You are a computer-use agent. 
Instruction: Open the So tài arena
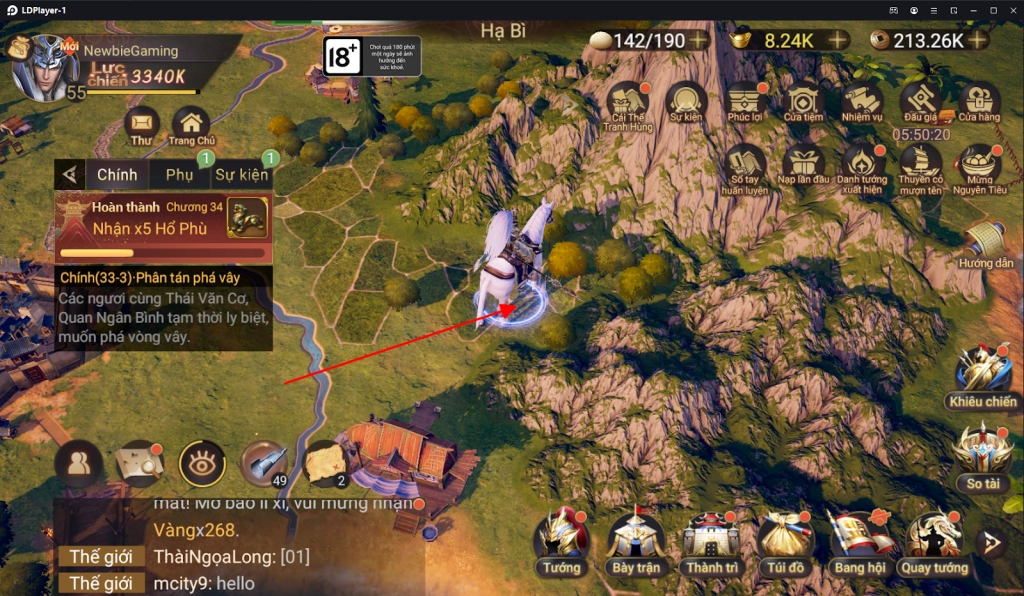tap(983, 455)
